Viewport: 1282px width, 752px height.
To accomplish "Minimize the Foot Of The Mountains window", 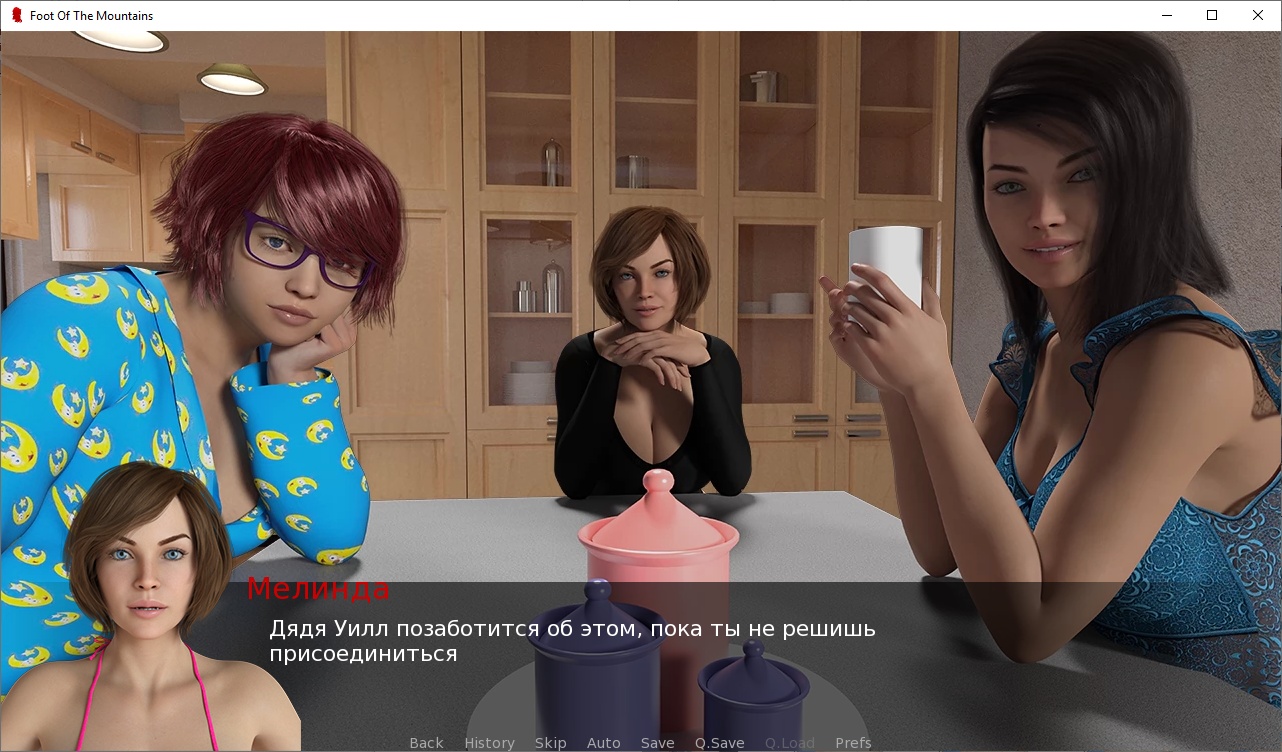I will [x=1166, y=15].
